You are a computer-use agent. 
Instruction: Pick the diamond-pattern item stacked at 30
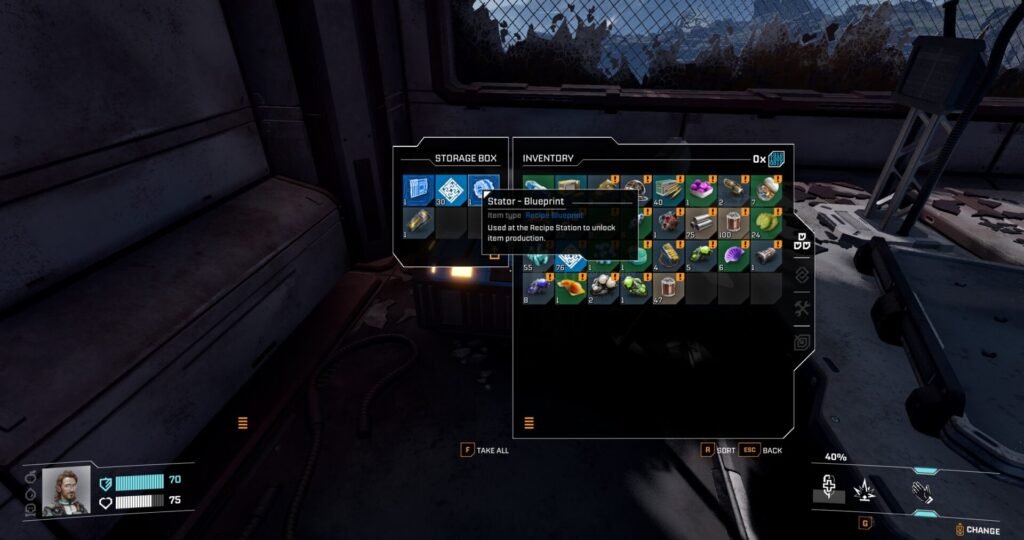click(450, 189)
